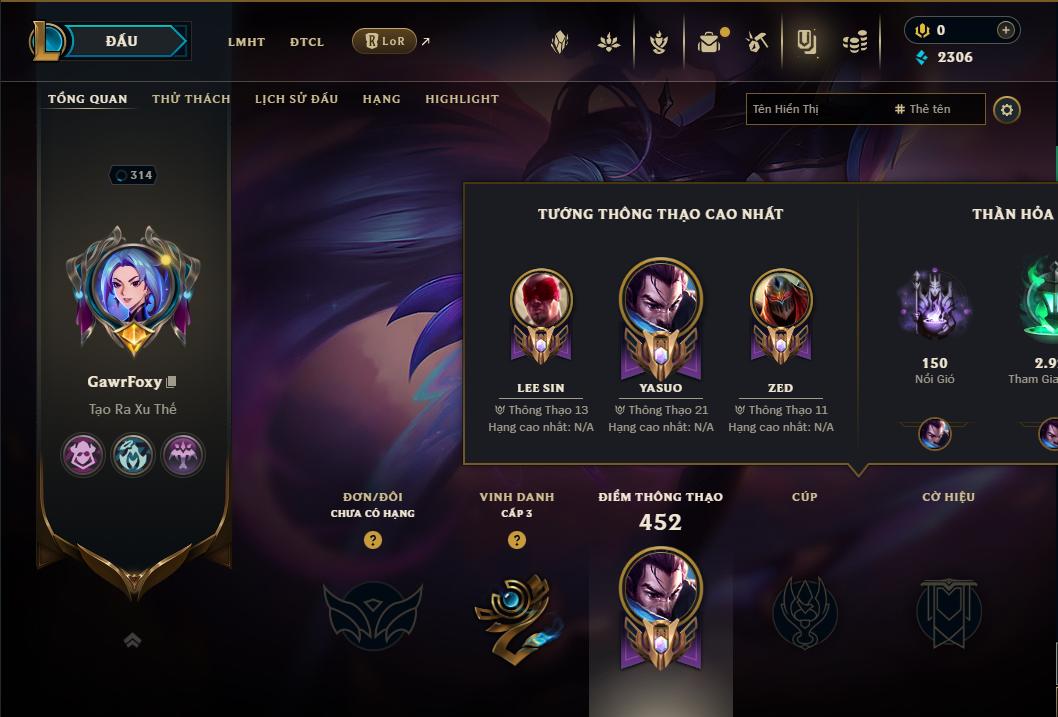Show the ĐƠN/ĐÔI rank question mark info

(373, 540)
